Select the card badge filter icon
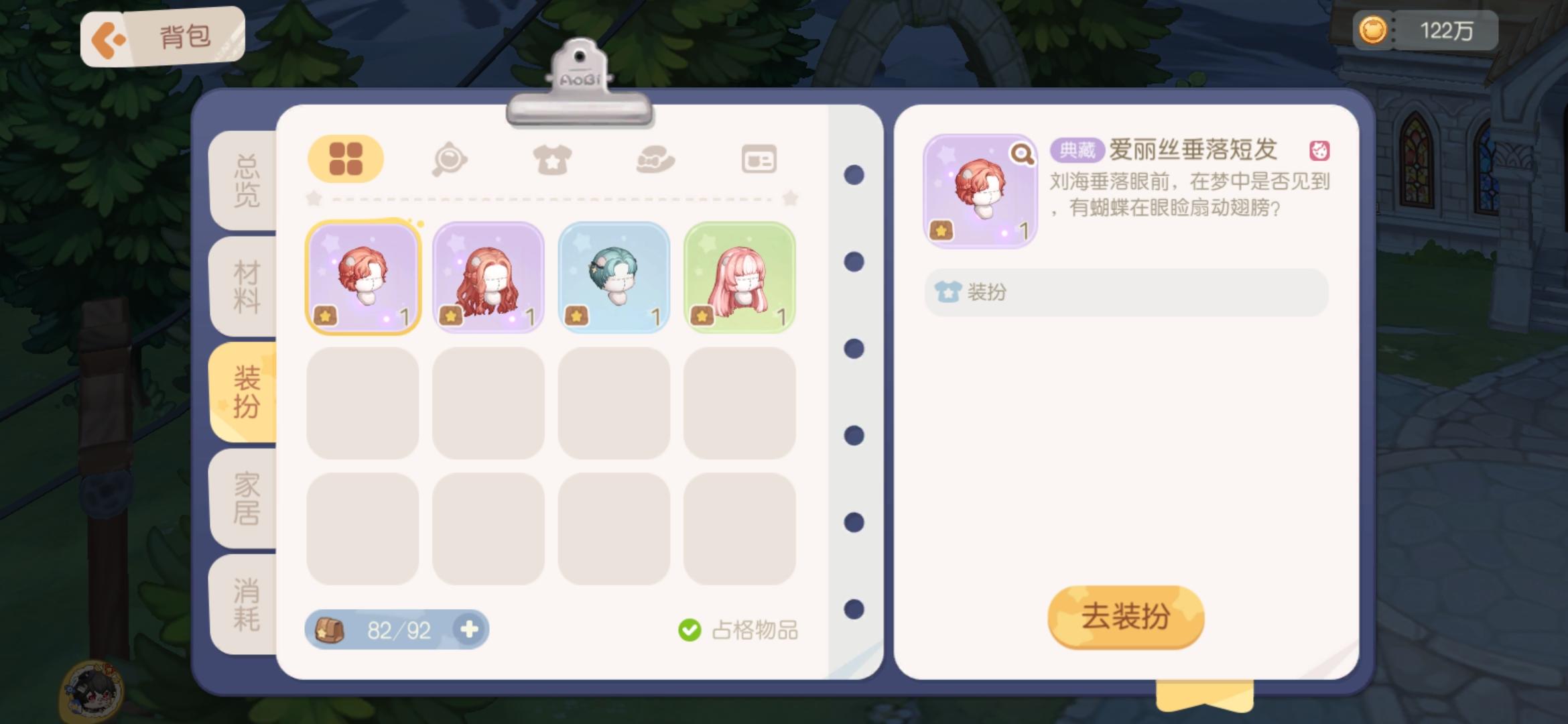This screenshot has width=1568, height=724. click(759, 158)
